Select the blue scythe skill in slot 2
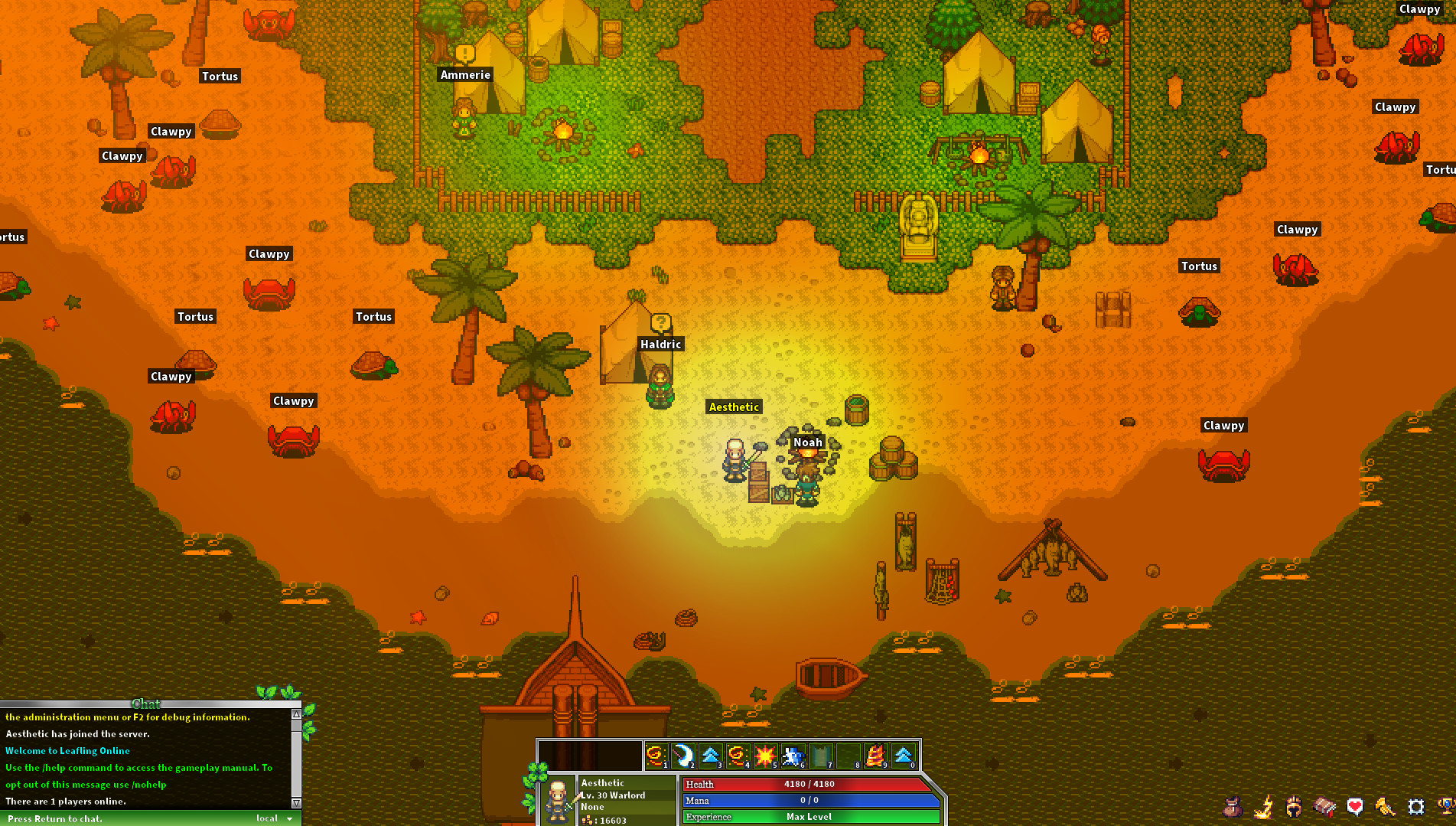Image resolution: width=1456 pixels, height=826 pixels. click(683, 755)
